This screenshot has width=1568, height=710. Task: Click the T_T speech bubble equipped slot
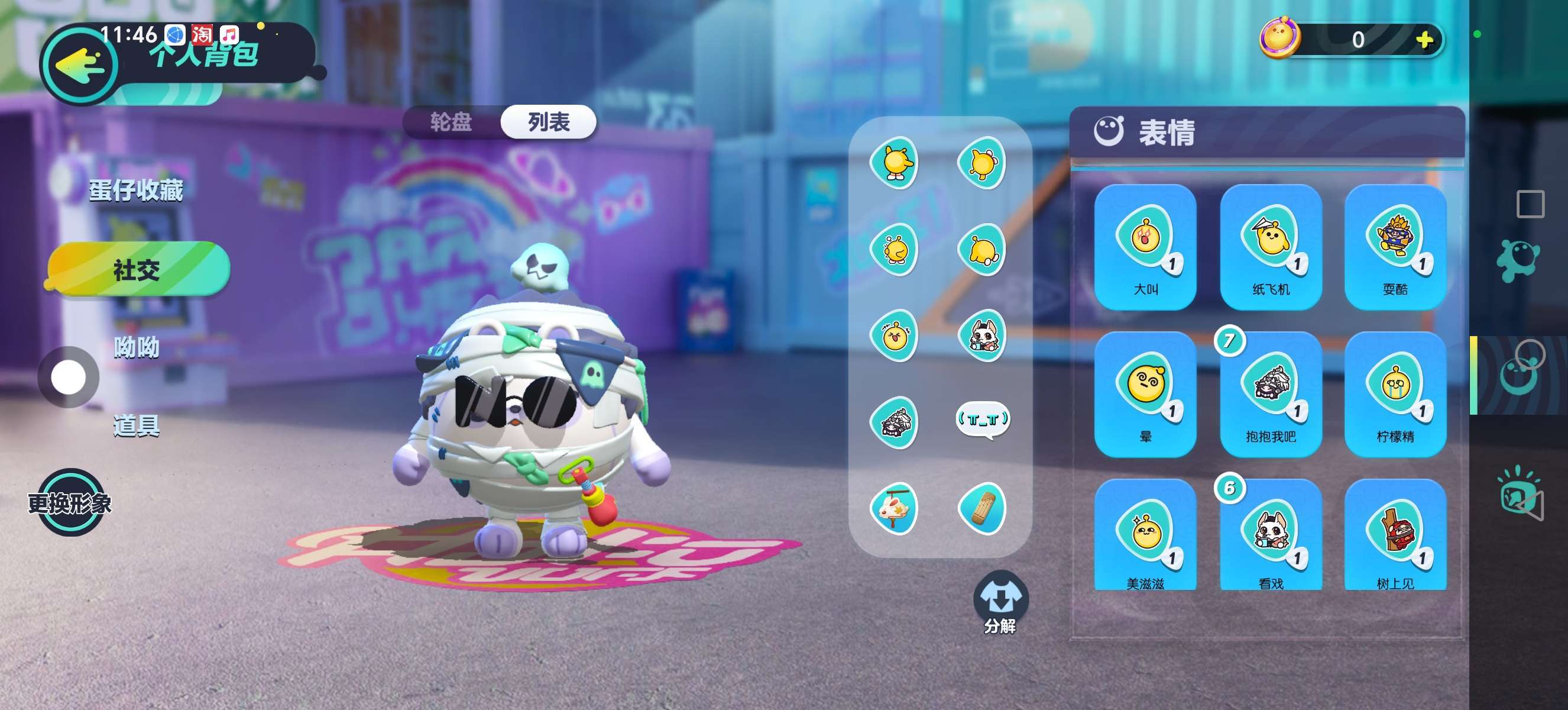coord(983,420)
